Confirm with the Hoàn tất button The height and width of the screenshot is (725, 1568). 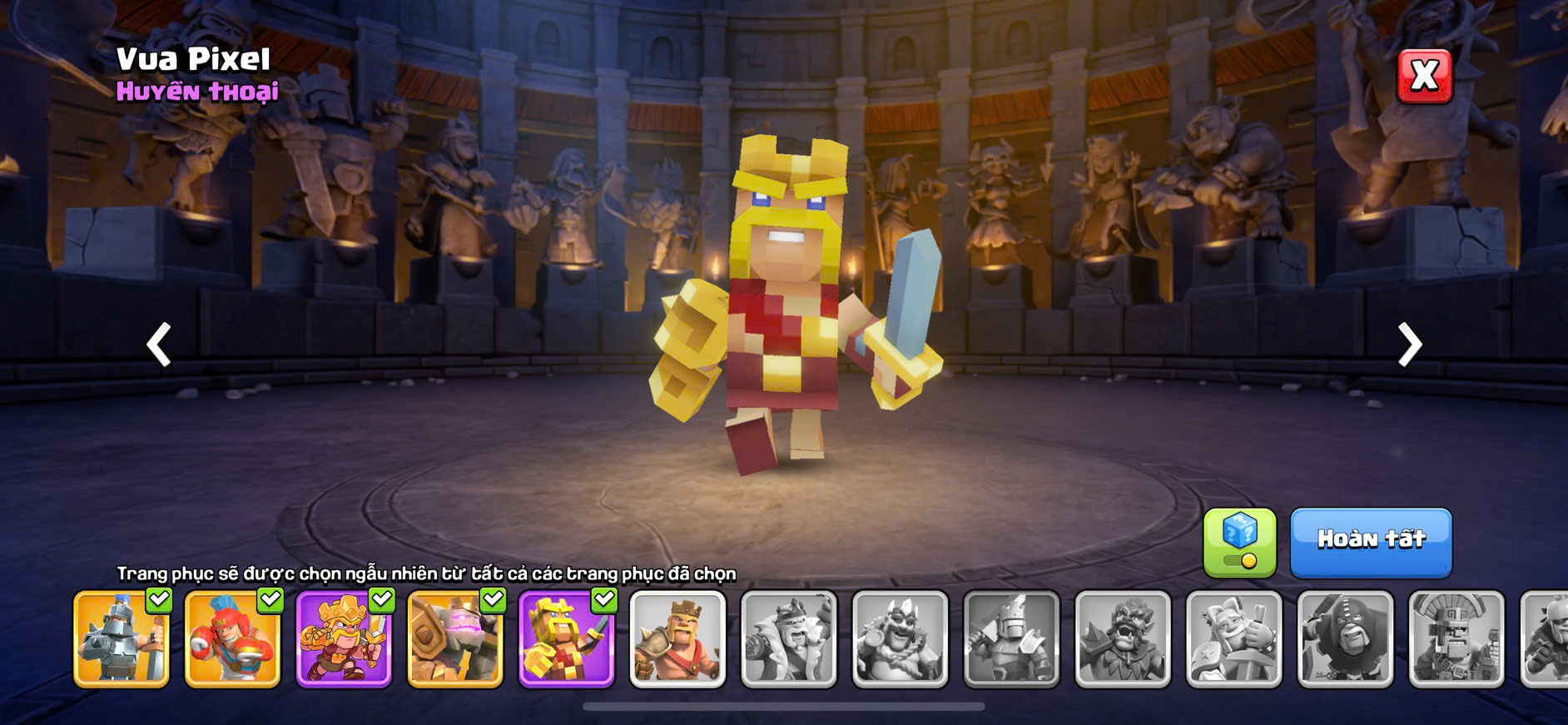1371,543
